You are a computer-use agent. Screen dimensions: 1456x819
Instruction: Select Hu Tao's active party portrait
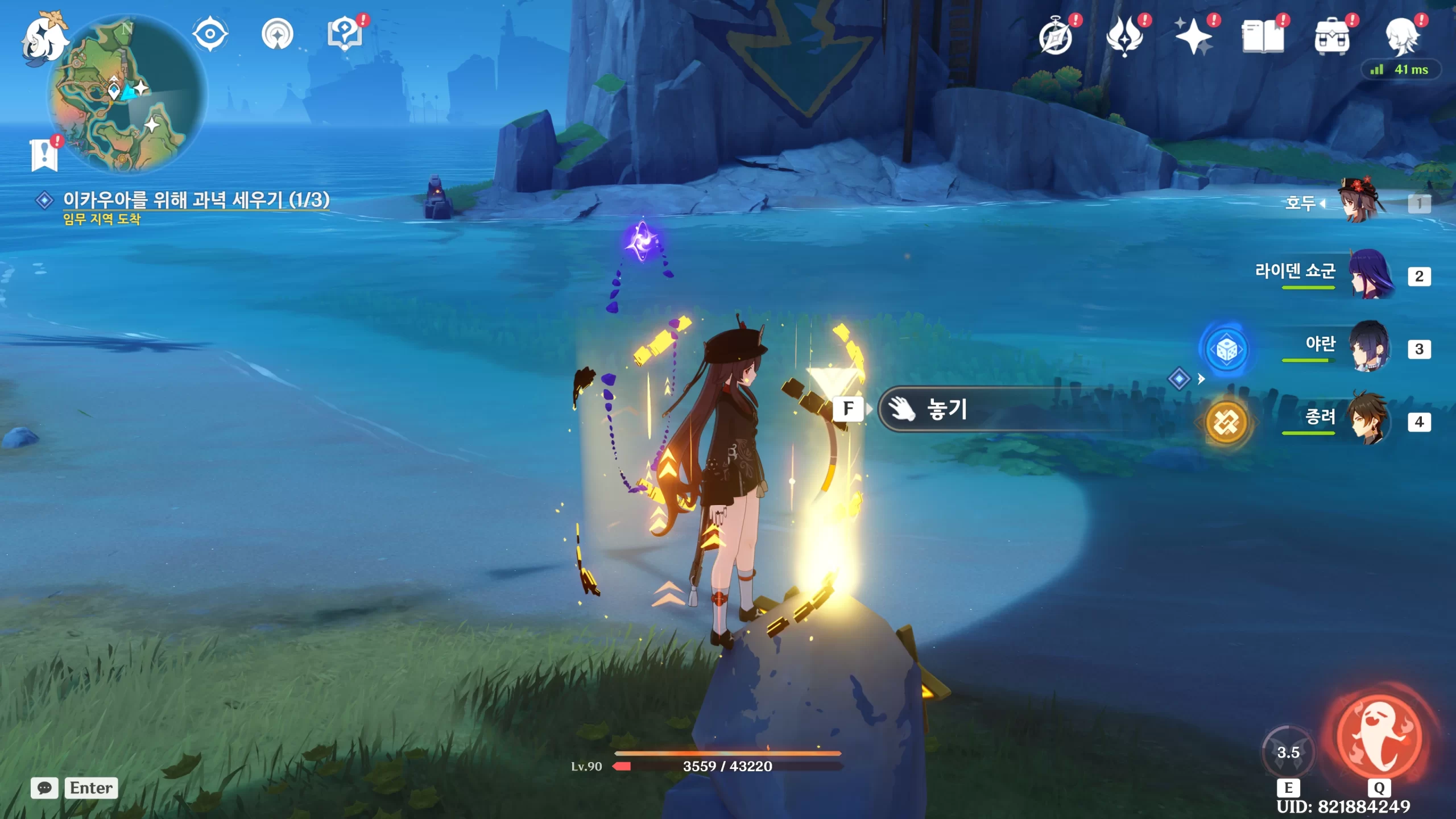(1365, 202)
